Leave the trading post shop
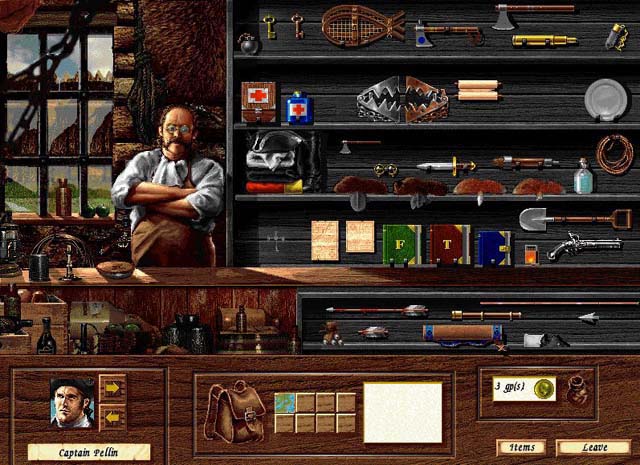 pos(593,448)
